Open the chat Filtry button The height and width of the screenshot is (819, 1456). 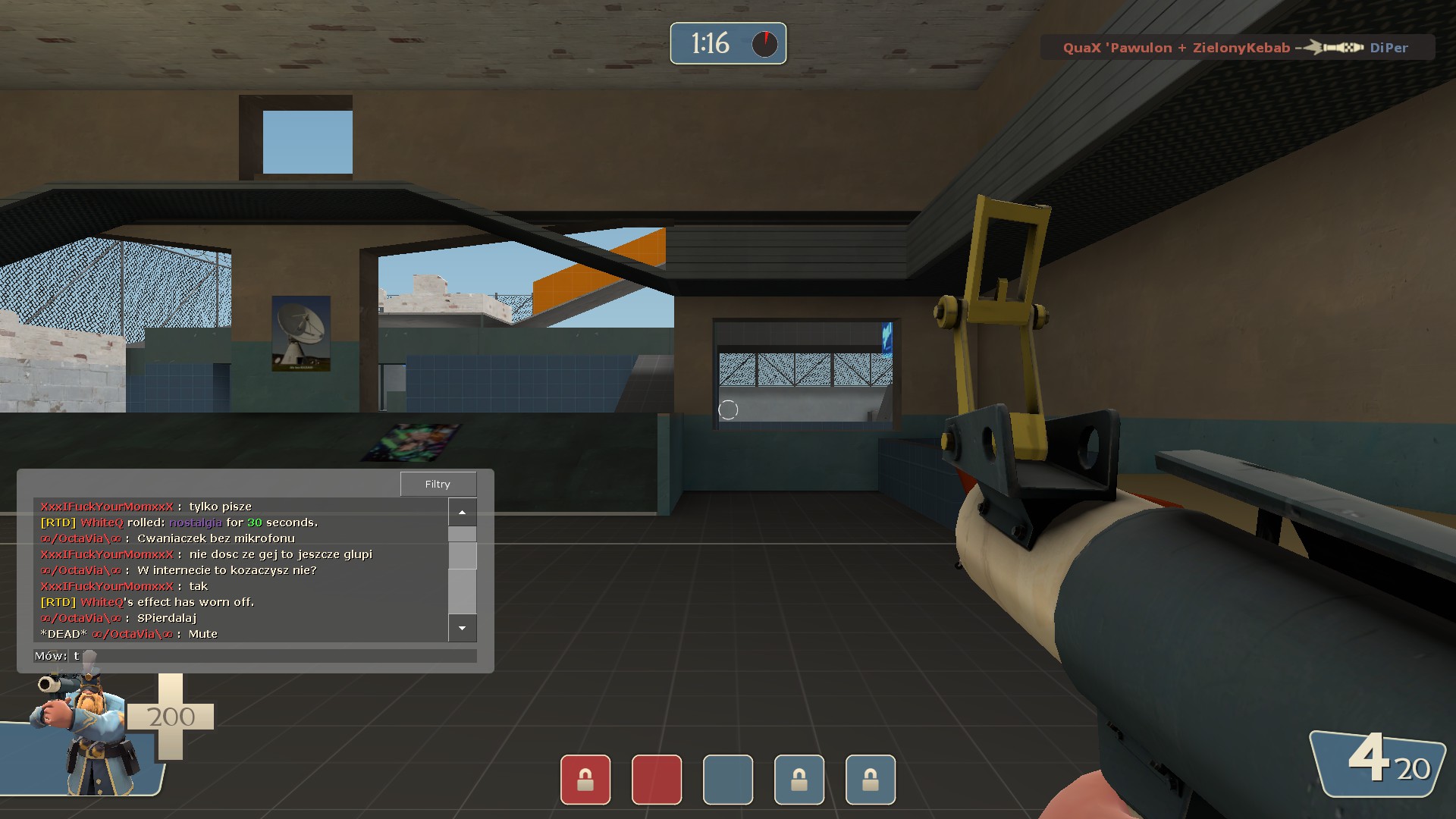[438, 484]
